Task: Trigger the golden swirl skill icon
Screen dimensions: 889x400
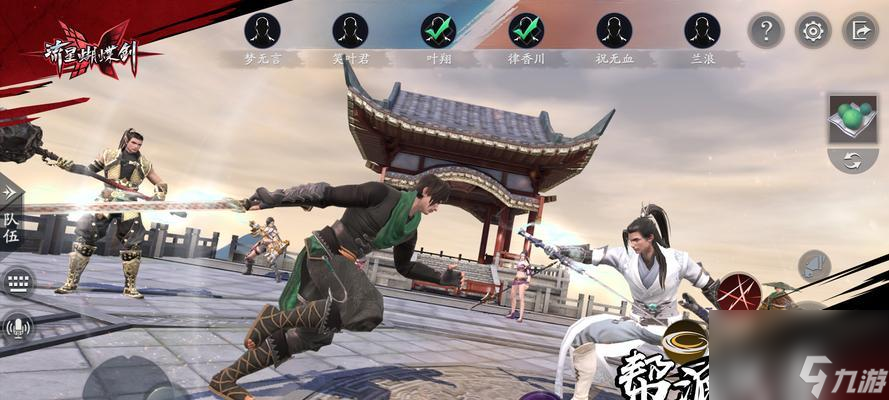Action: 685,341
